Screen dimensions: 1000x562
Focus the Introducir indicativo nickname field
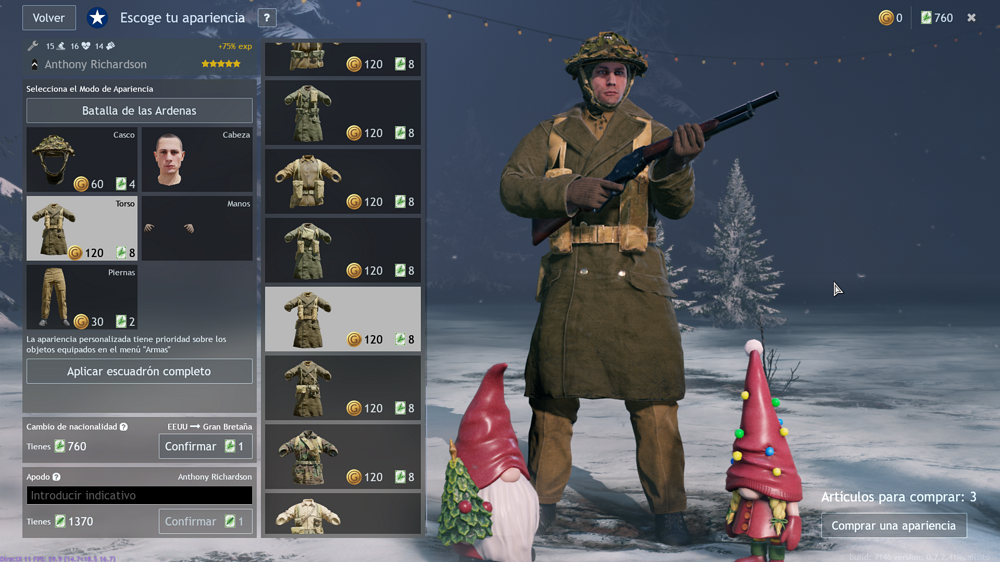click(139, 495)
